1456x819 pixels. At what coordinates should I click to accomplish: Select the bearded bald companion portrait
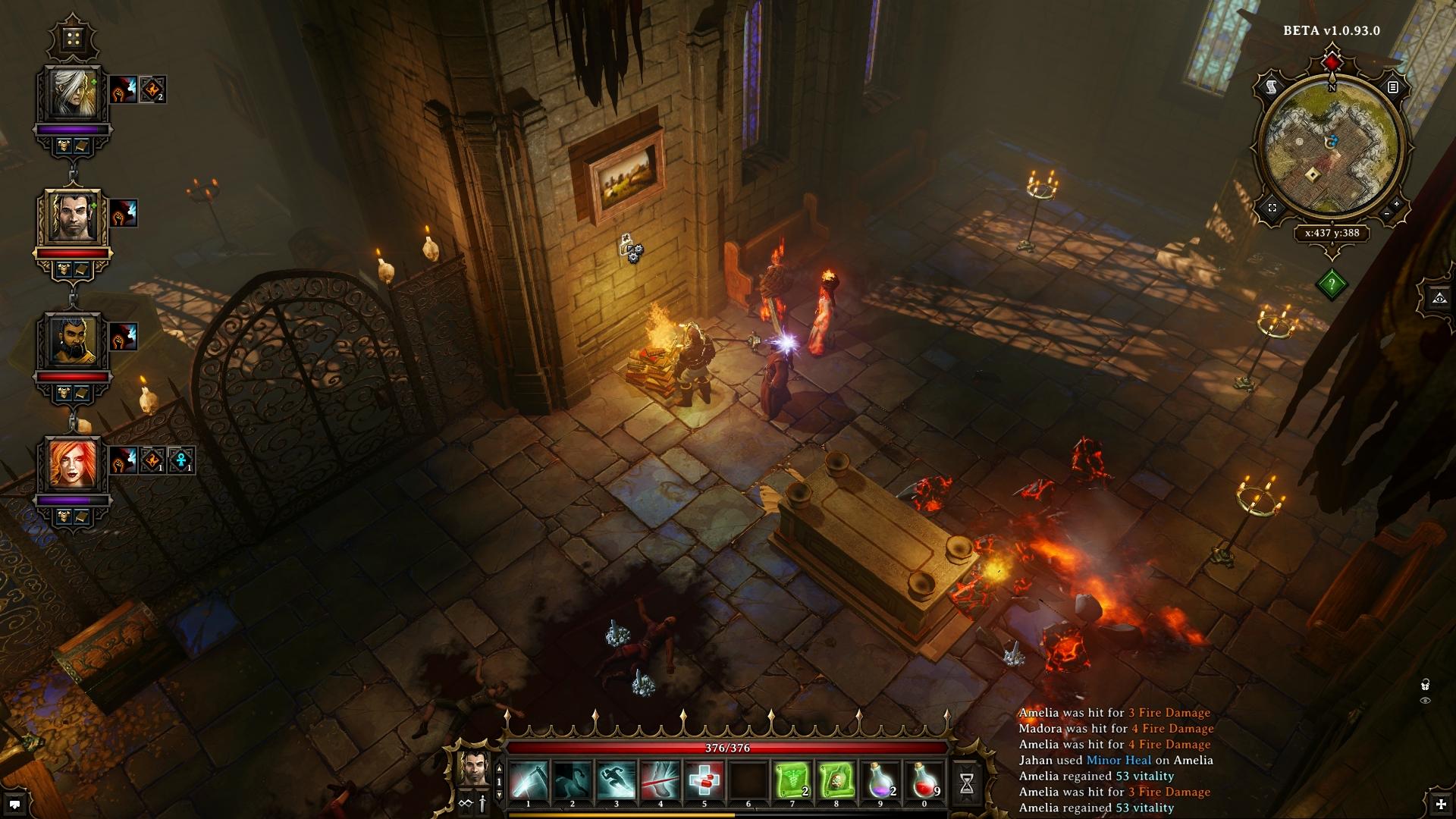coord(74,340)
